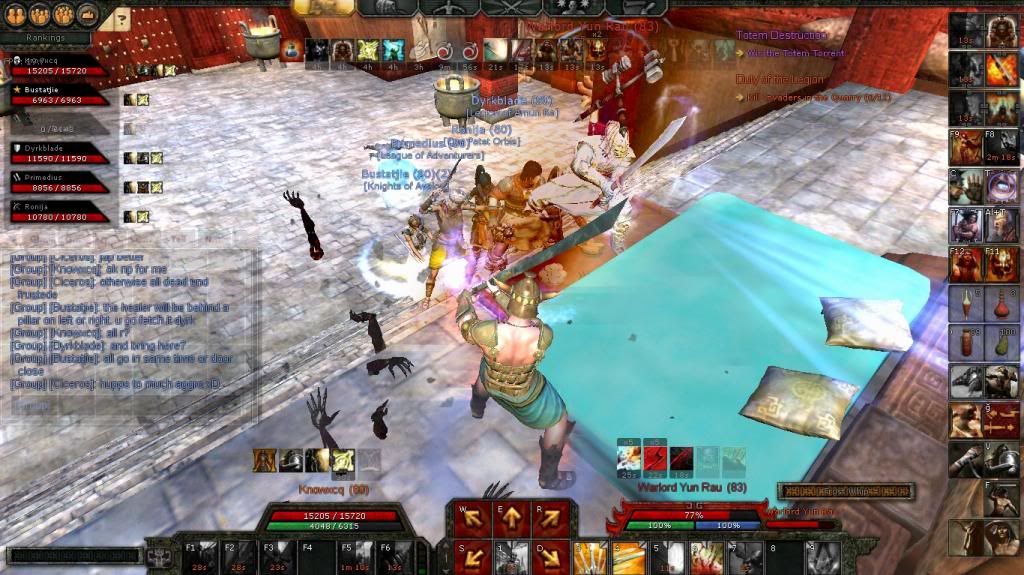Target party member Primedius in group list
The width and height of the screenshot is (1024, 575).
tap(60, 182)
